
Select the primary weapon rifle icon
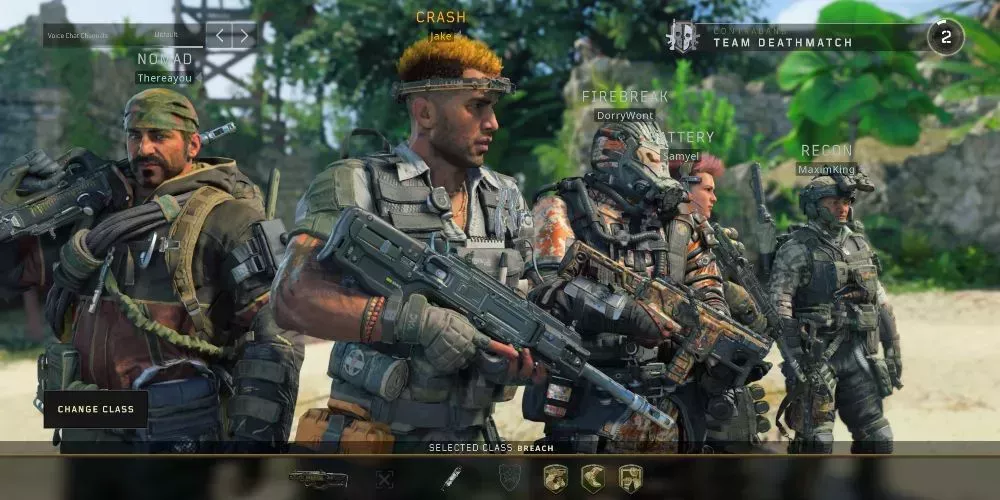pos(319,478)
